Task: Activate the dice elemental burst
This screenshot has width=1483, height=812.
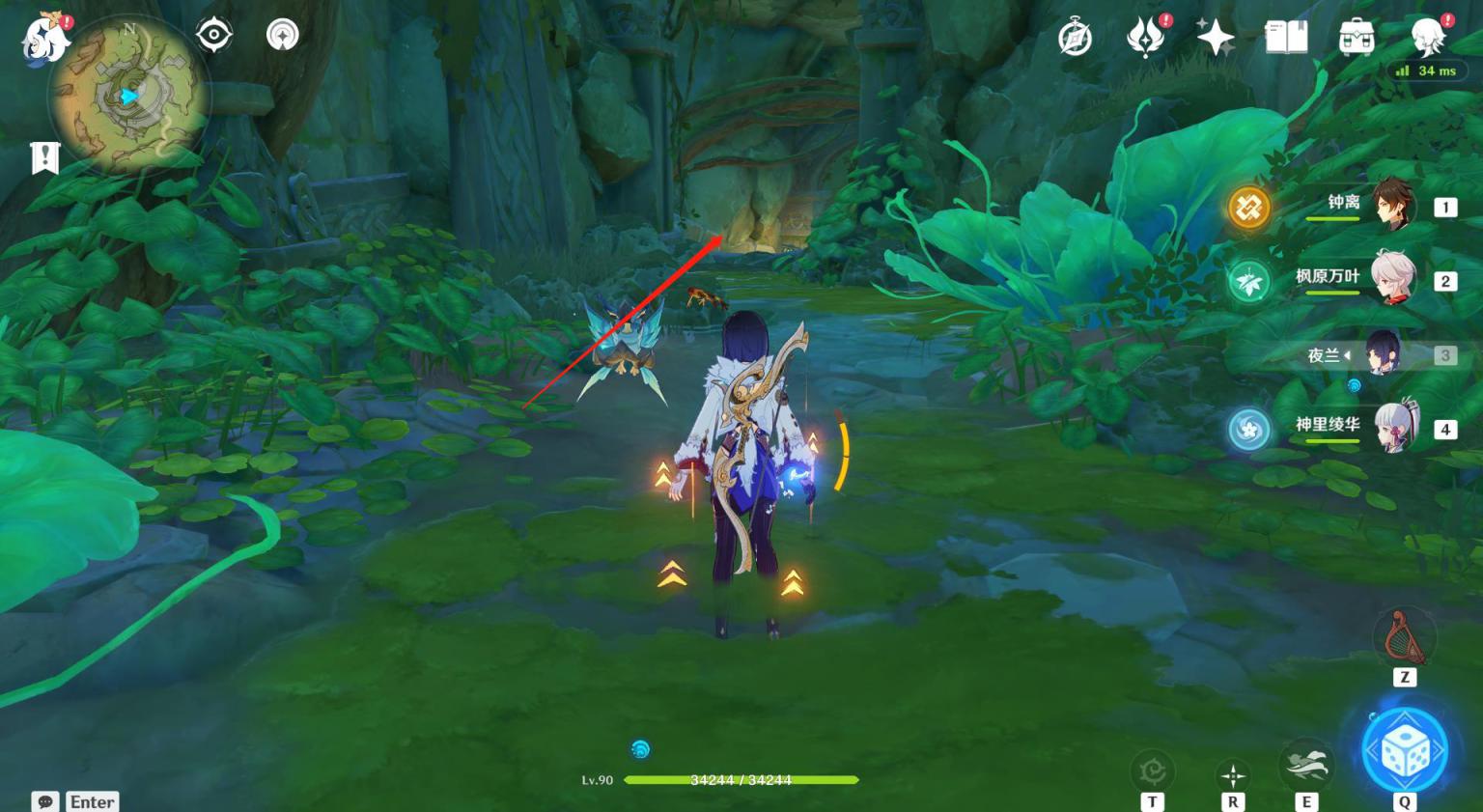Action: coord(1405,751)
